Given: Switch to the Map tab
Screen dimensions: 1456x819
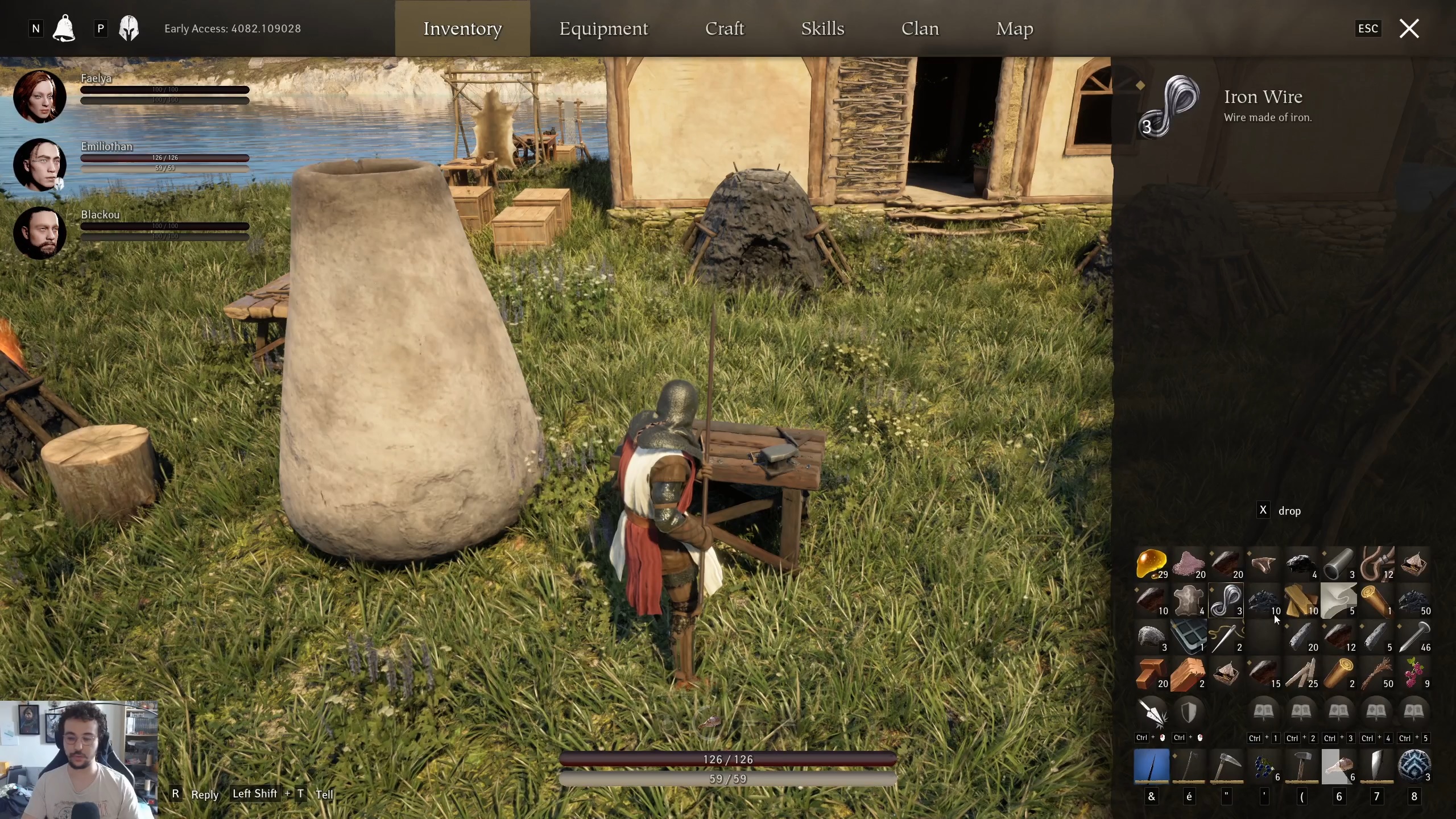Looking at the screenshot, I should tap(1014, 28).
